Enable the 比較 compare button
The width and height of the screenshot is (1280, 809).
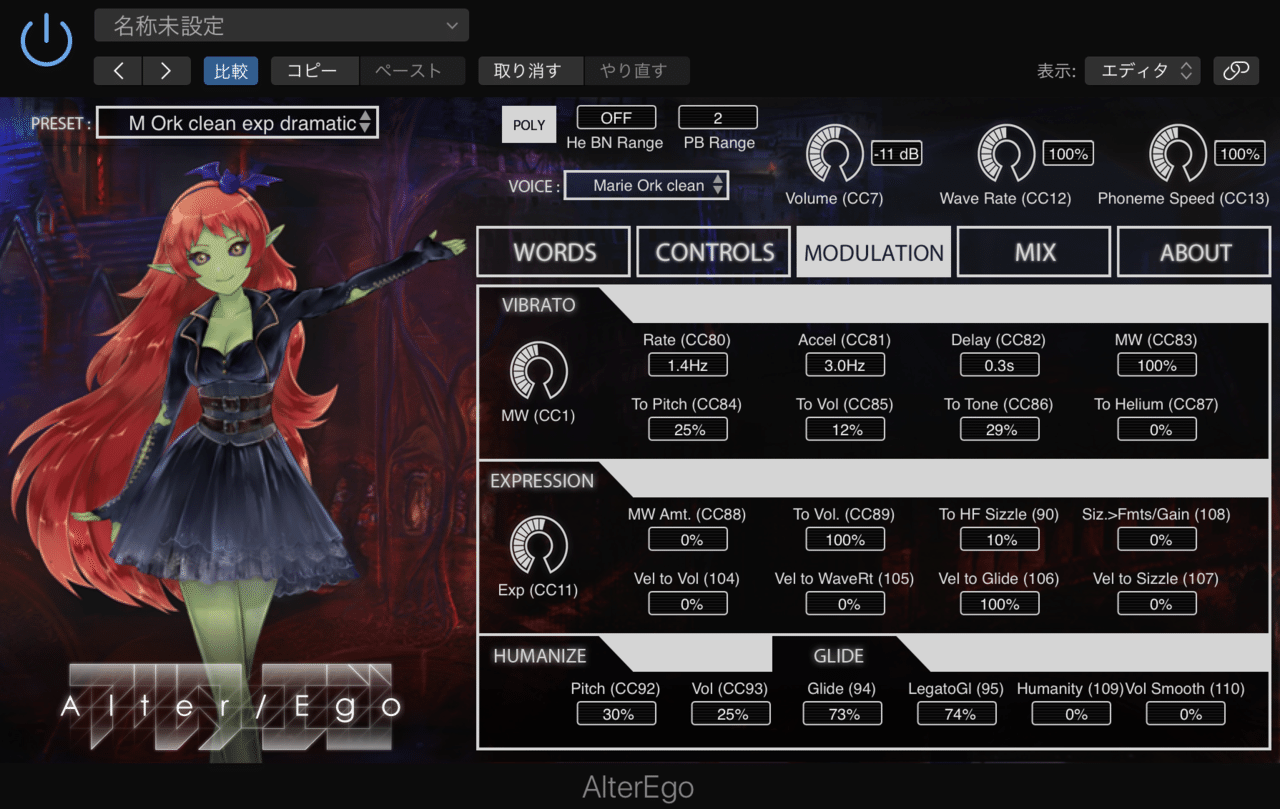pos(231,71)
